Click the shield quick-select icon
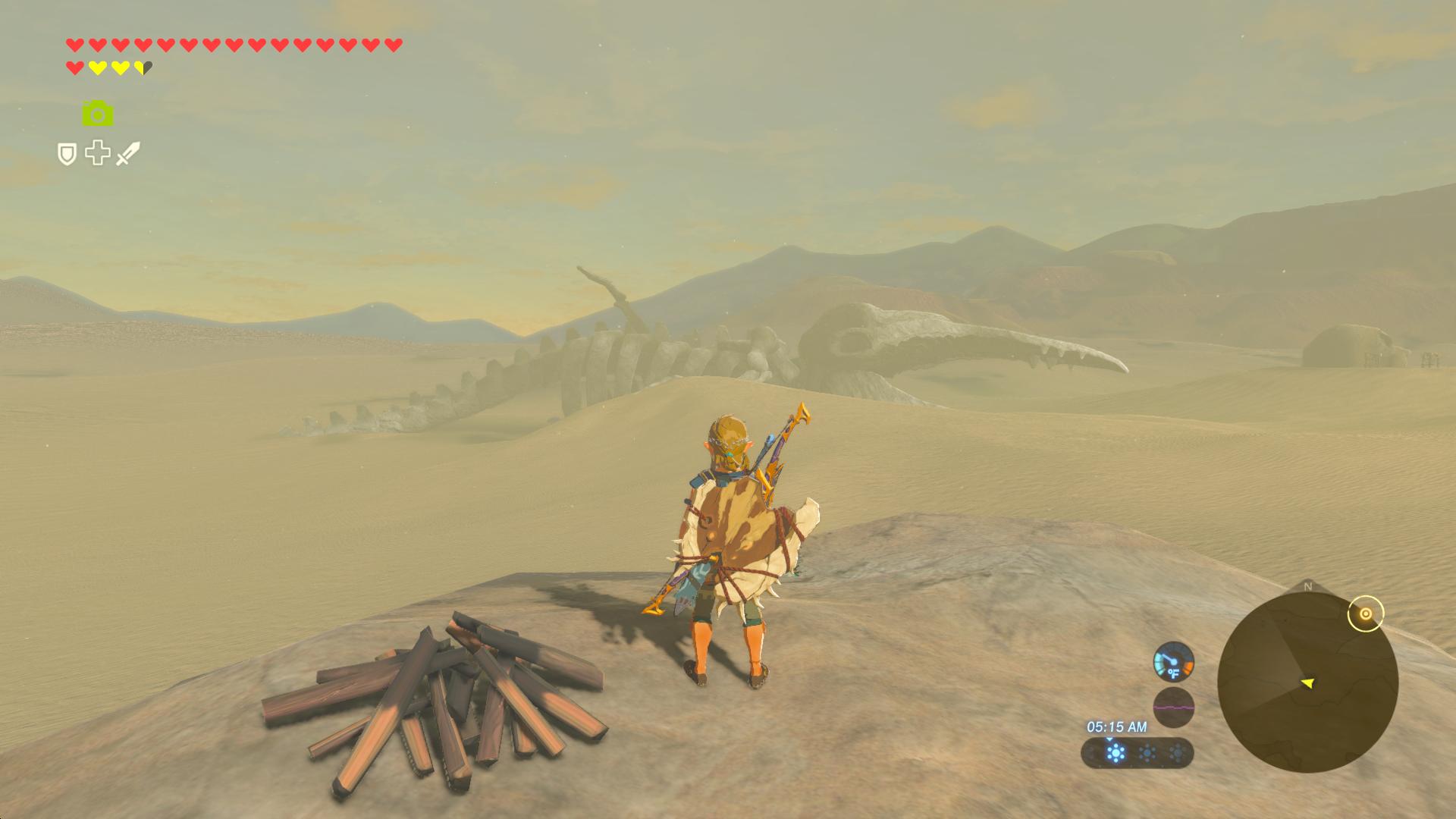The width and height of the screenshot is (1456, 819). coord(67,155)
